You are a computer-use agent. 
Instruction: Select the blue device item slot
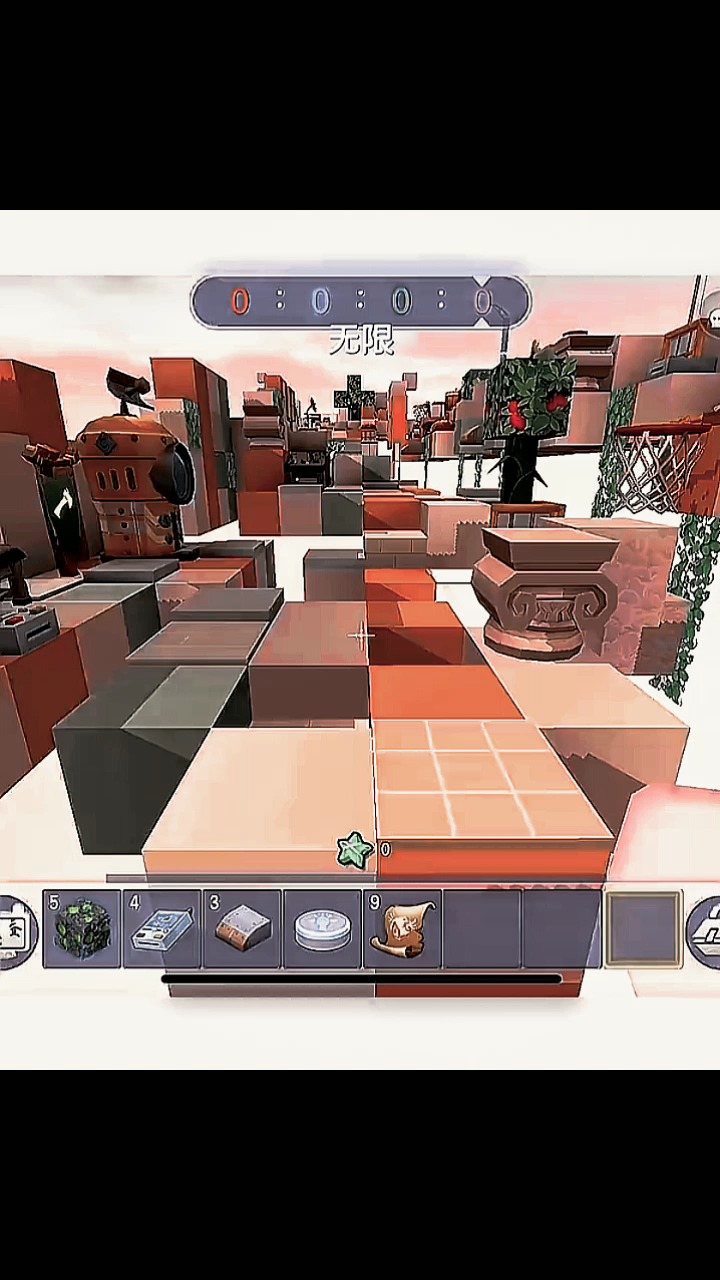(x=162, y=929)
